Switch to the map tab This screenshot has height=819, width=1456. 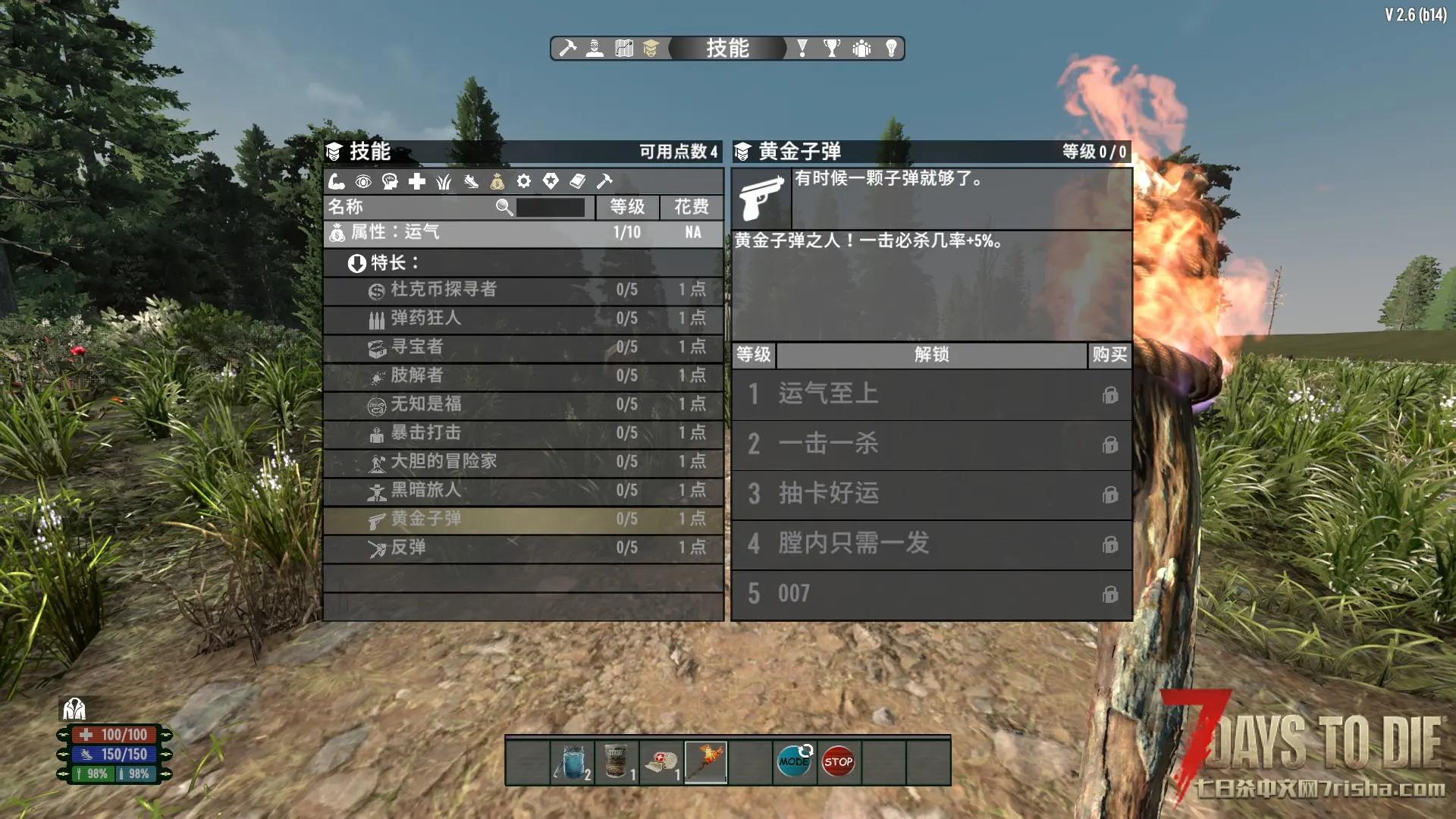624,49
